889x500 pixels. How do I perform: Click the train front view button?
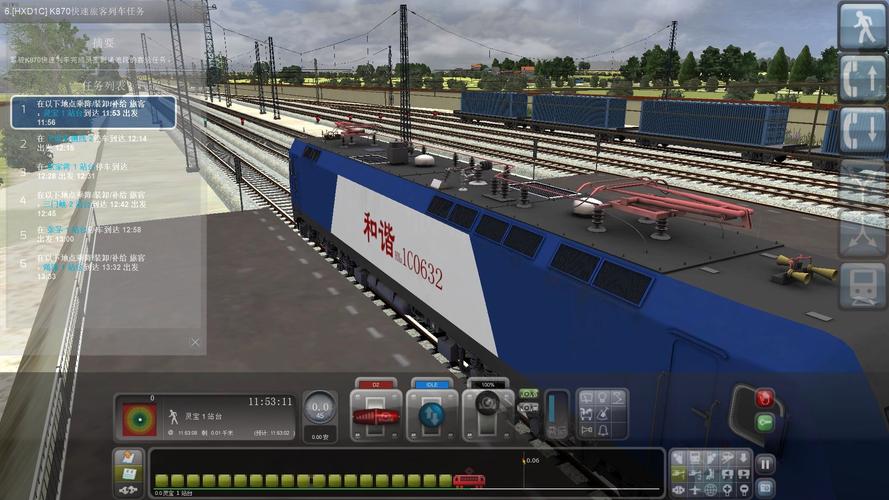coord(862,285)
